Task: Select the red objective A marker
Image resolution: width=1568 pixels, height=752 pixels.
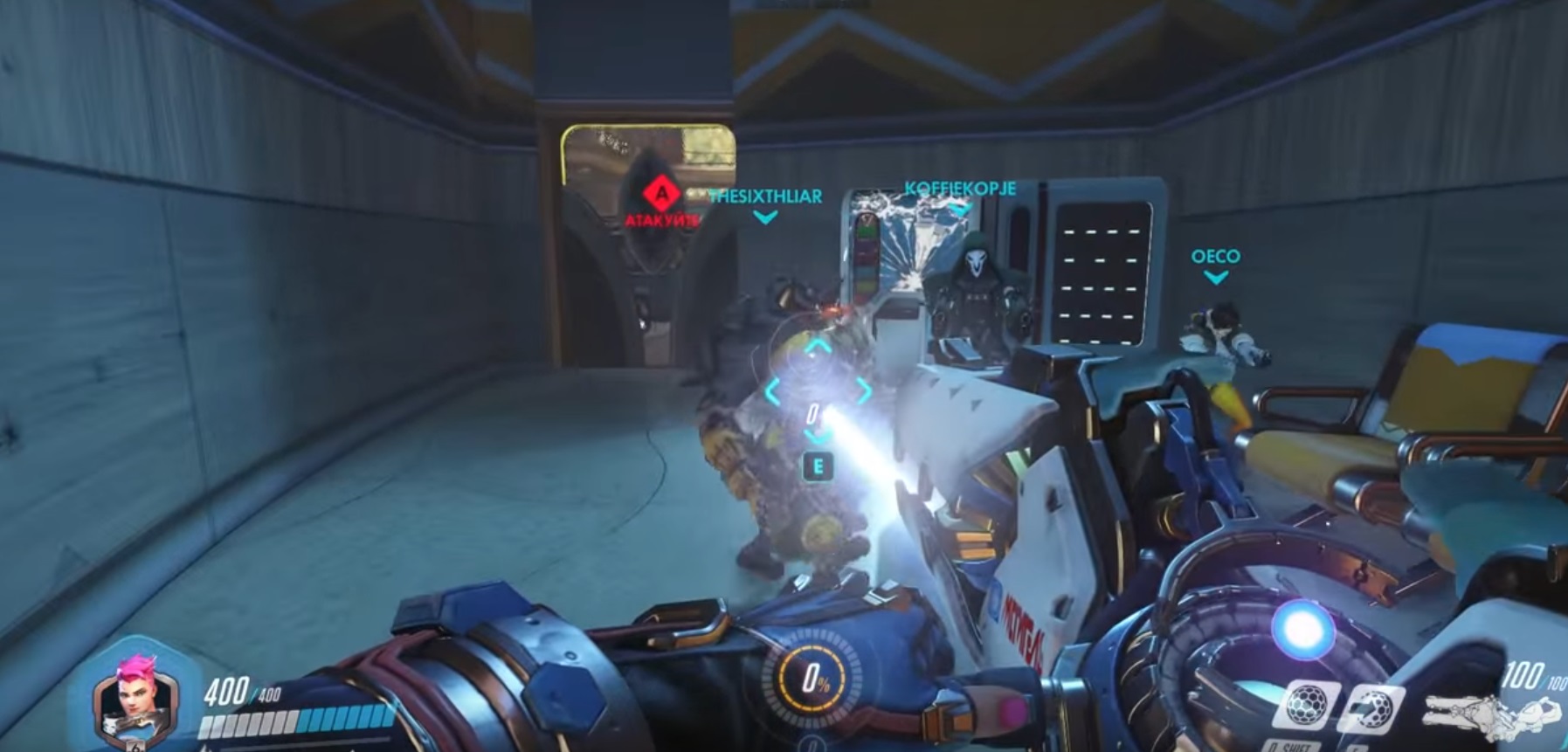Action: click(662, 191)
